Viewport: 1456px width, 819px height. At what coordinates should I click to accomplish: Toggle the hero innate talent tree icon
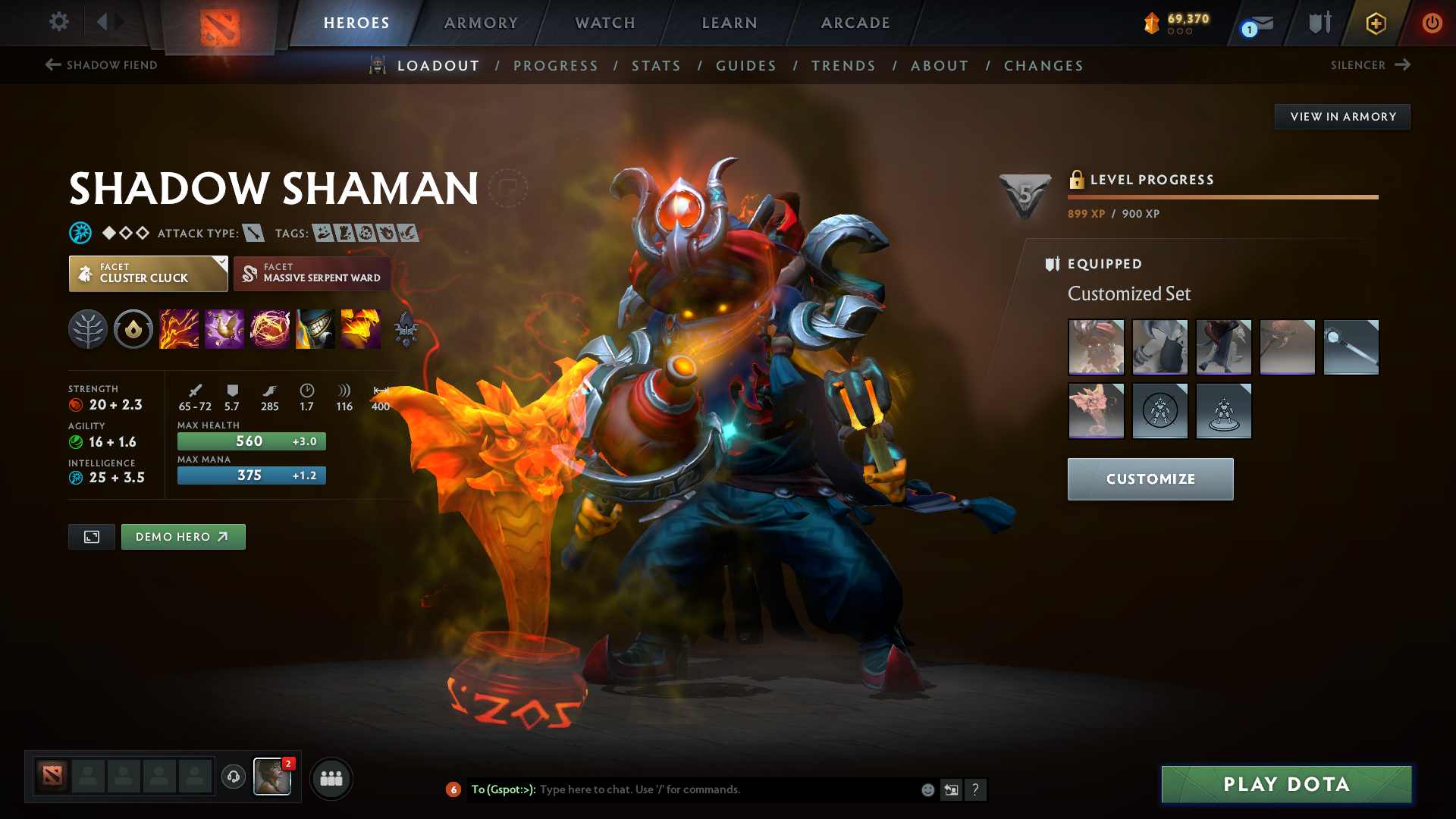coord(88,328)
